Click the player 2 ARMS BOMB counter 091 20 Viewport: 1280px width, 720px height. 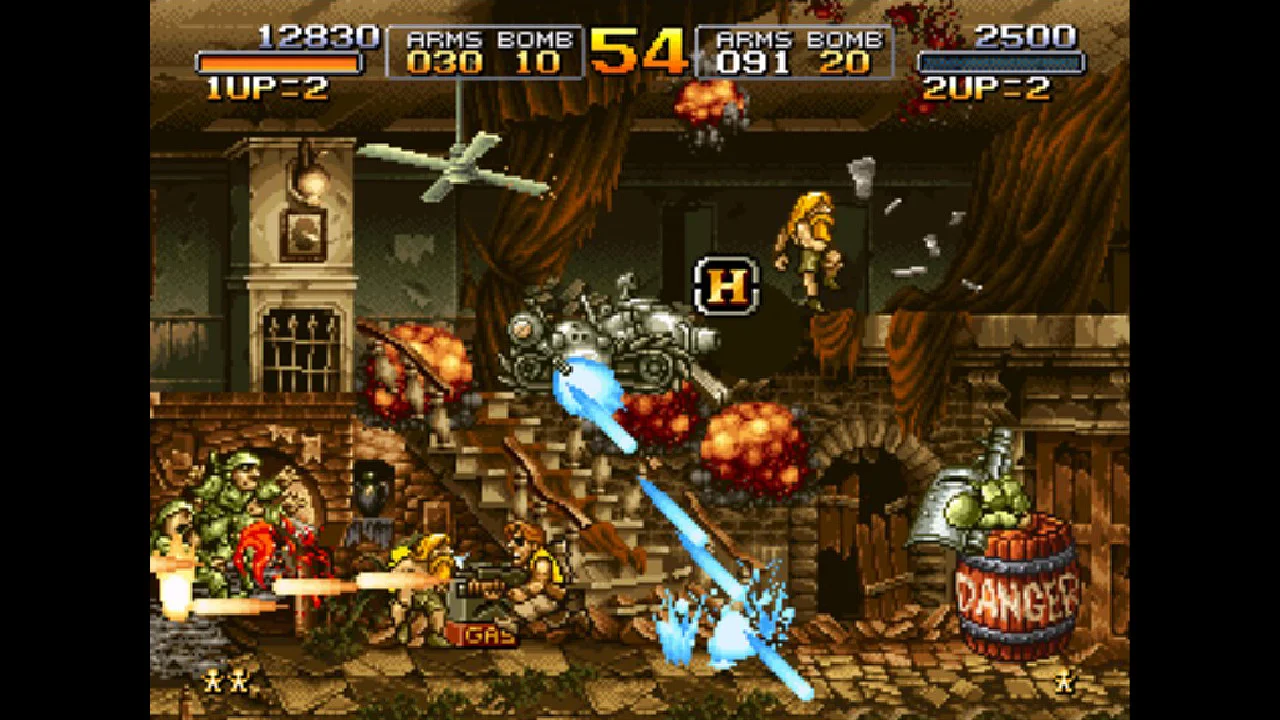[795, 52]
